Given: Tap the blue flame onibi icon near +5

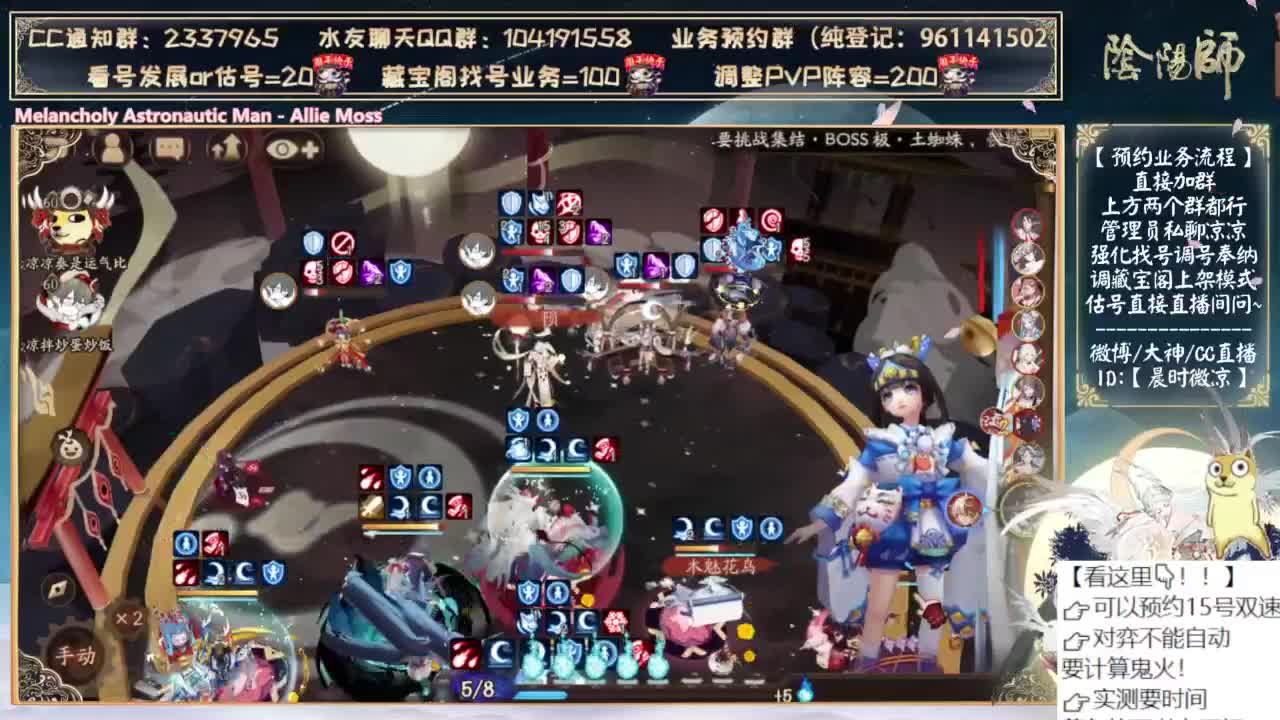Looking at the screenshot, I should 806,689.
